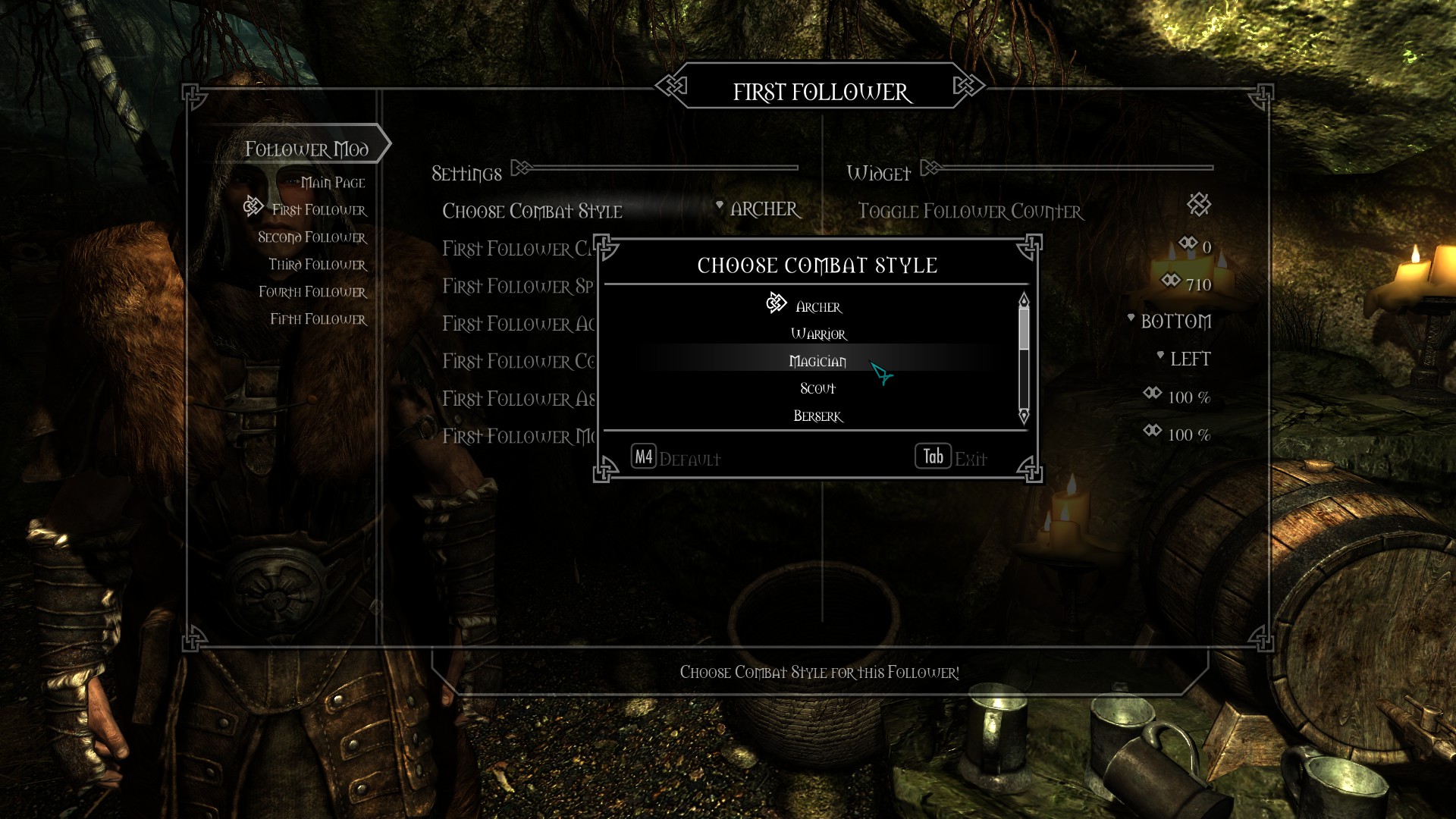Show the Fourth Follower page
Screen dimensions: 1456x819
click(x=312, y=292)
